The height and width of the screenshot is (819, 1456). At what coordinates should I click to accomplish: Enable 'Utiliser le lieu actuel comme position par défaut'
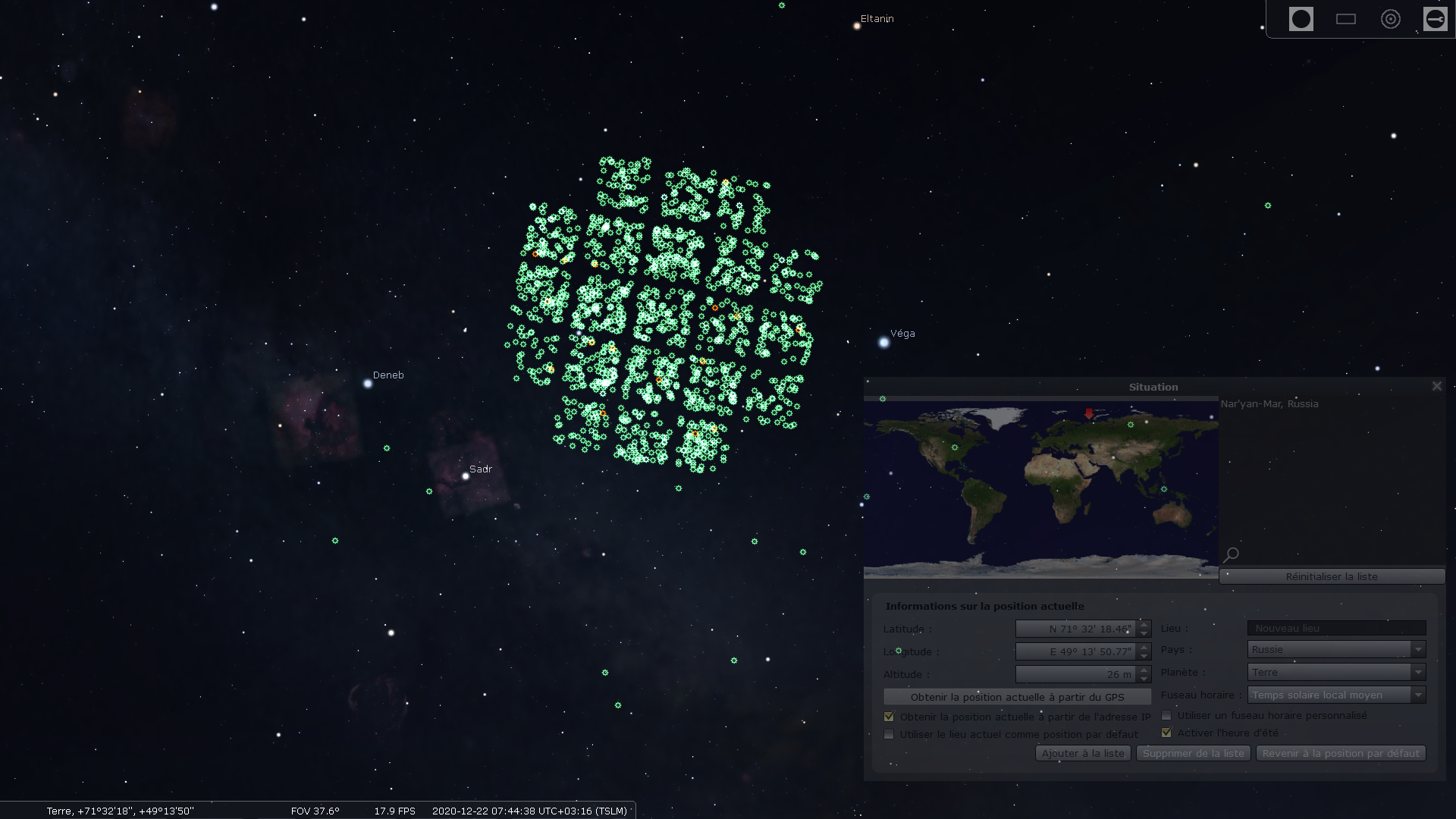889,734
